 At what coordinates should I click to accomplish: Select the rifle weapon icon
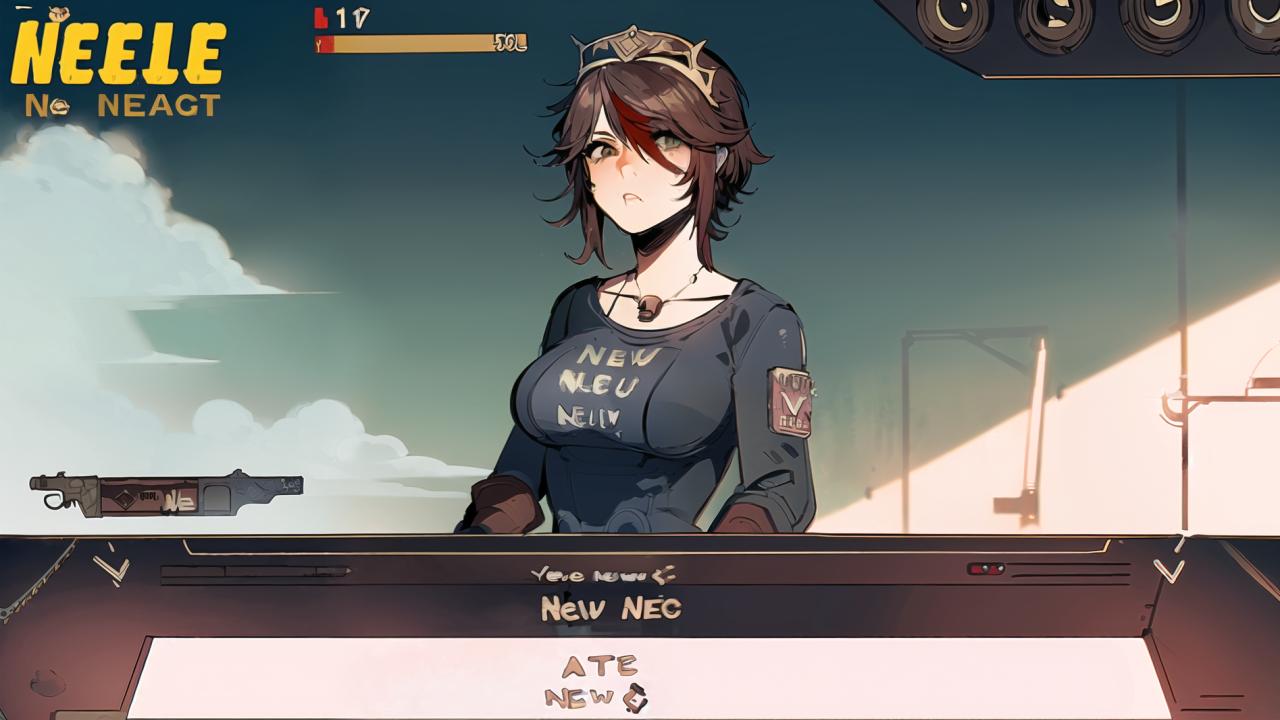point(166,494)
